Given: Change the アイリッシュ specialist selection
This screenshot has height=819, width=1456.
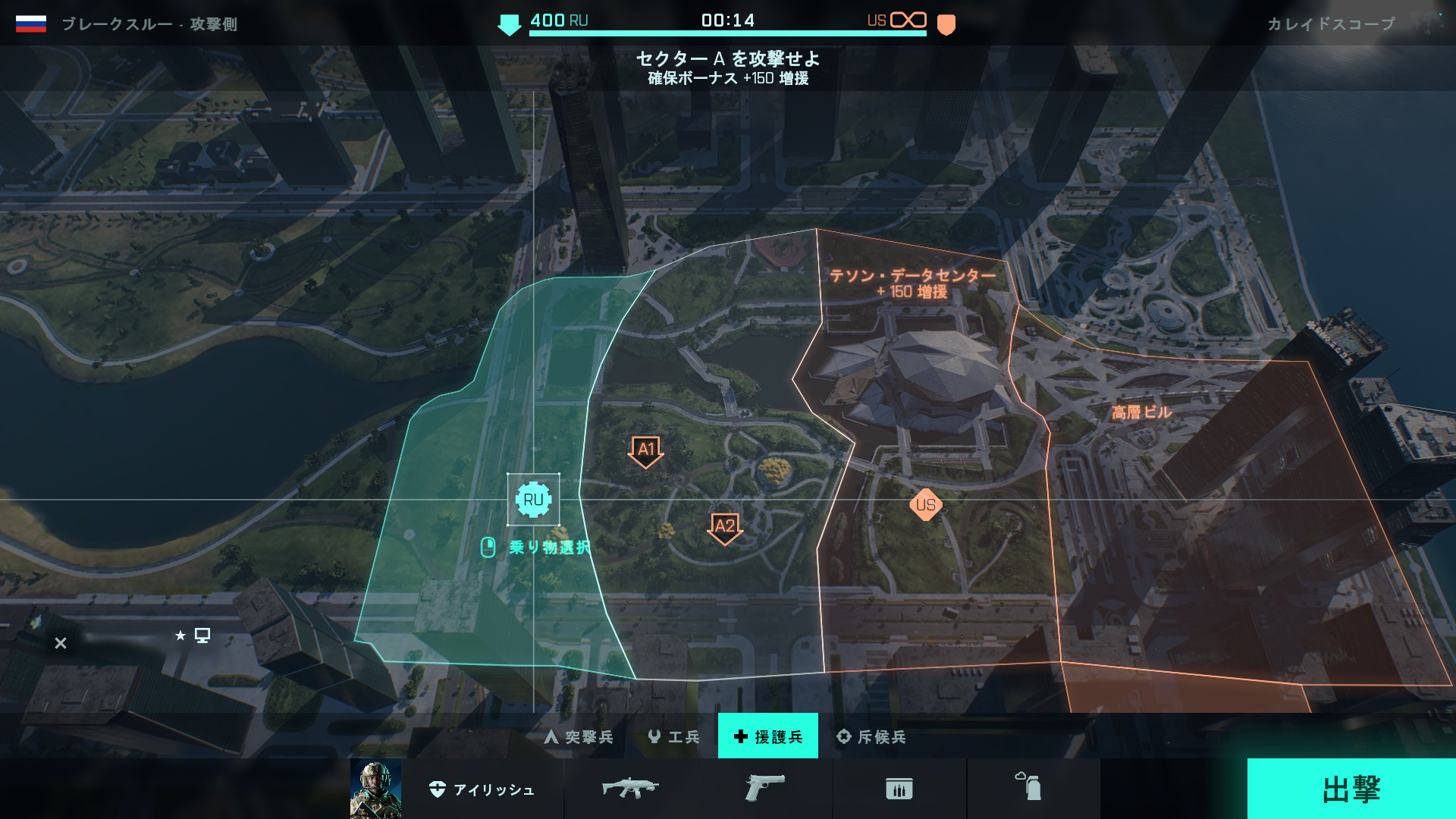Looking at the screenshot, I should click(482, 789).
